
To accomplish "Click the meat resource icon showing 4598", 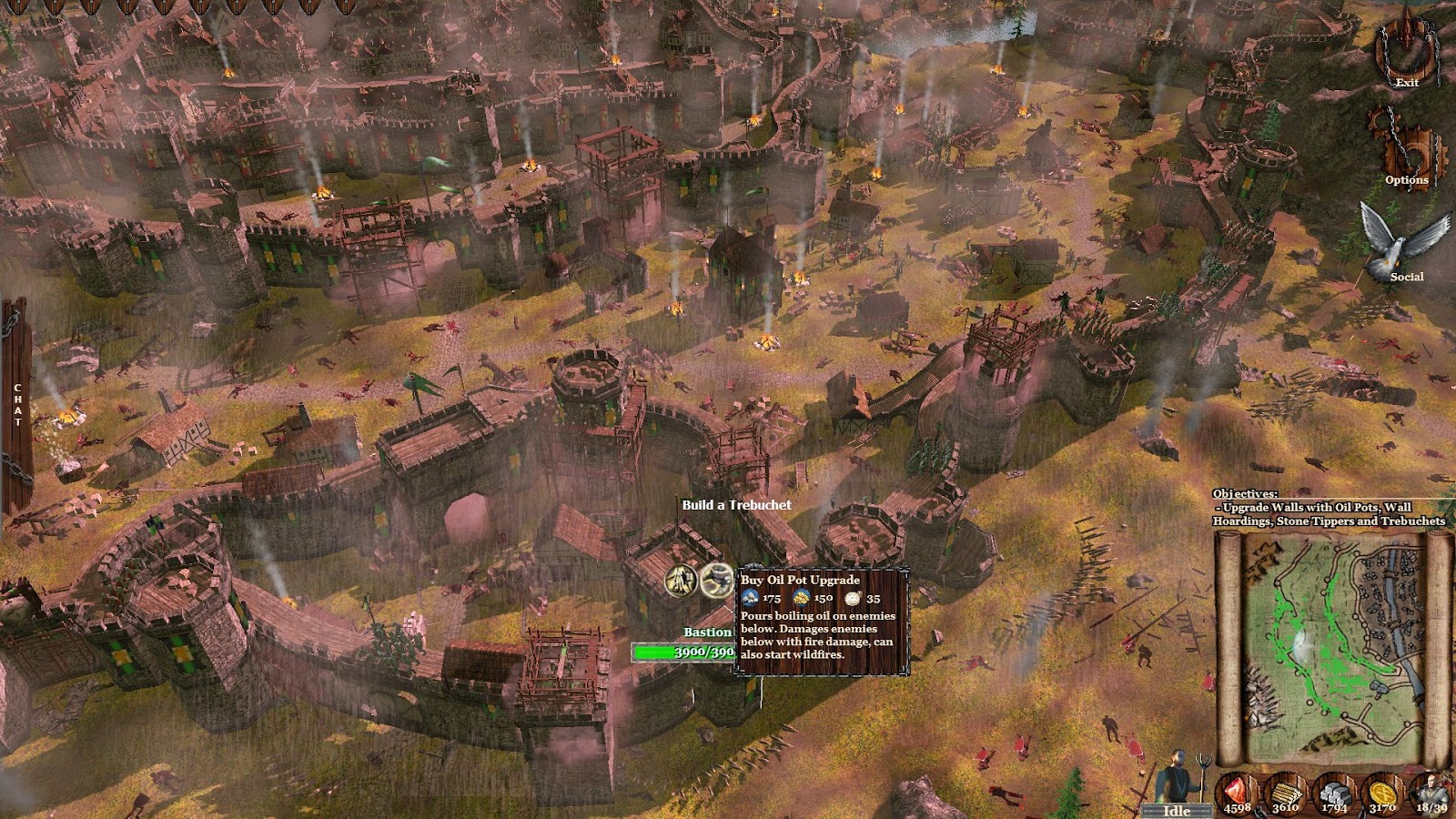I will point(1236,790).
